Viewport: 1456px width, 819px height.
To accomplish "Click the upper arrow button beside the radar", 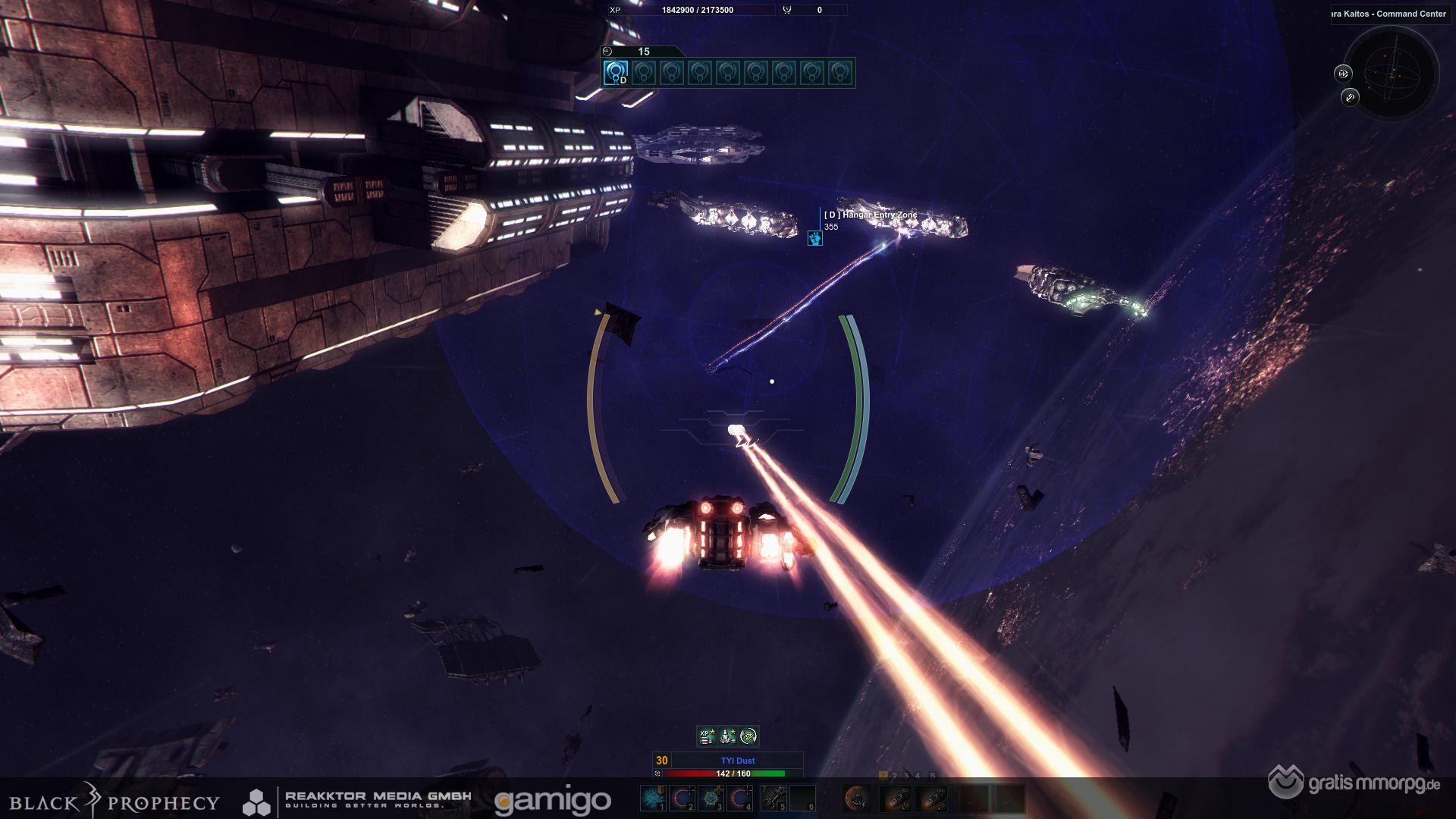I will pyautogui.click(x=1343, y=74).
